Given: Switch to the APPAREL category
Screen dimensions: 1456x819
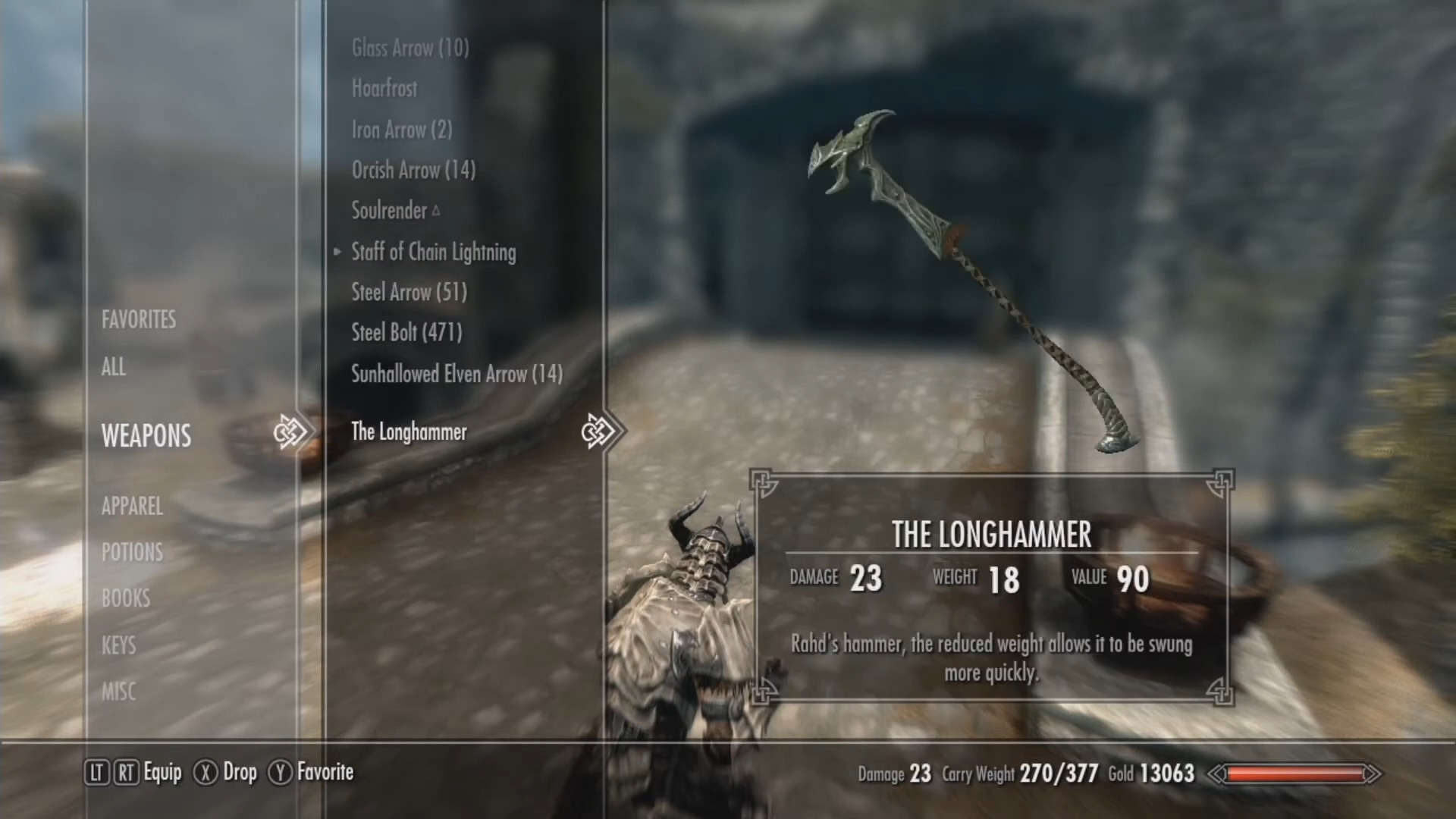Looking at the screenshot, I should coord(133,507).
